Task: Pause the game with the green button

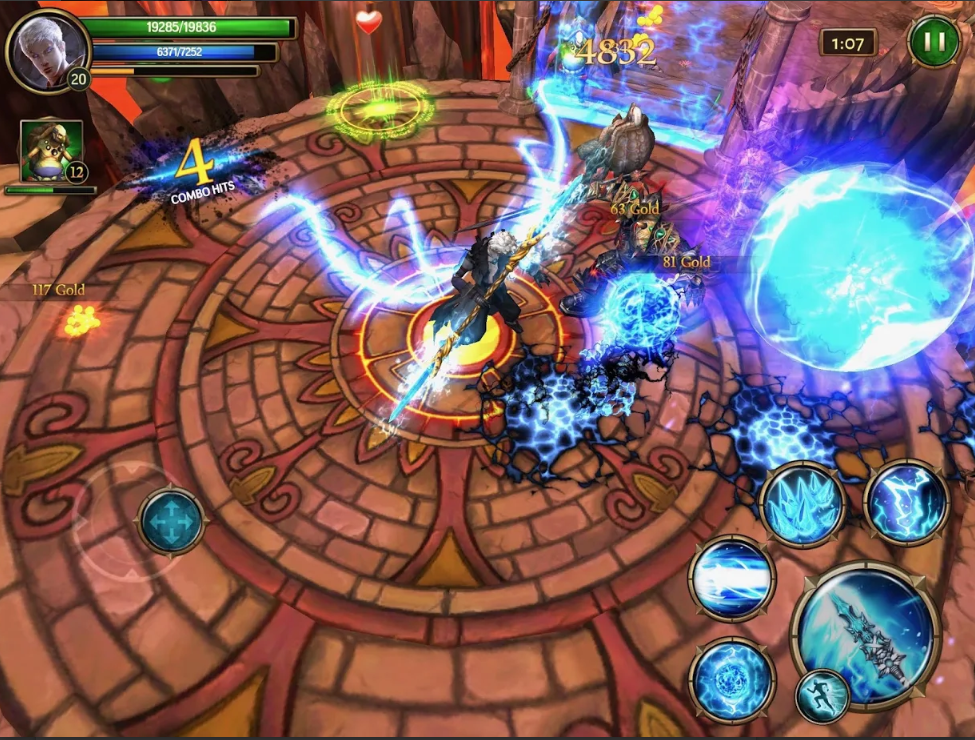Action: 933,42
